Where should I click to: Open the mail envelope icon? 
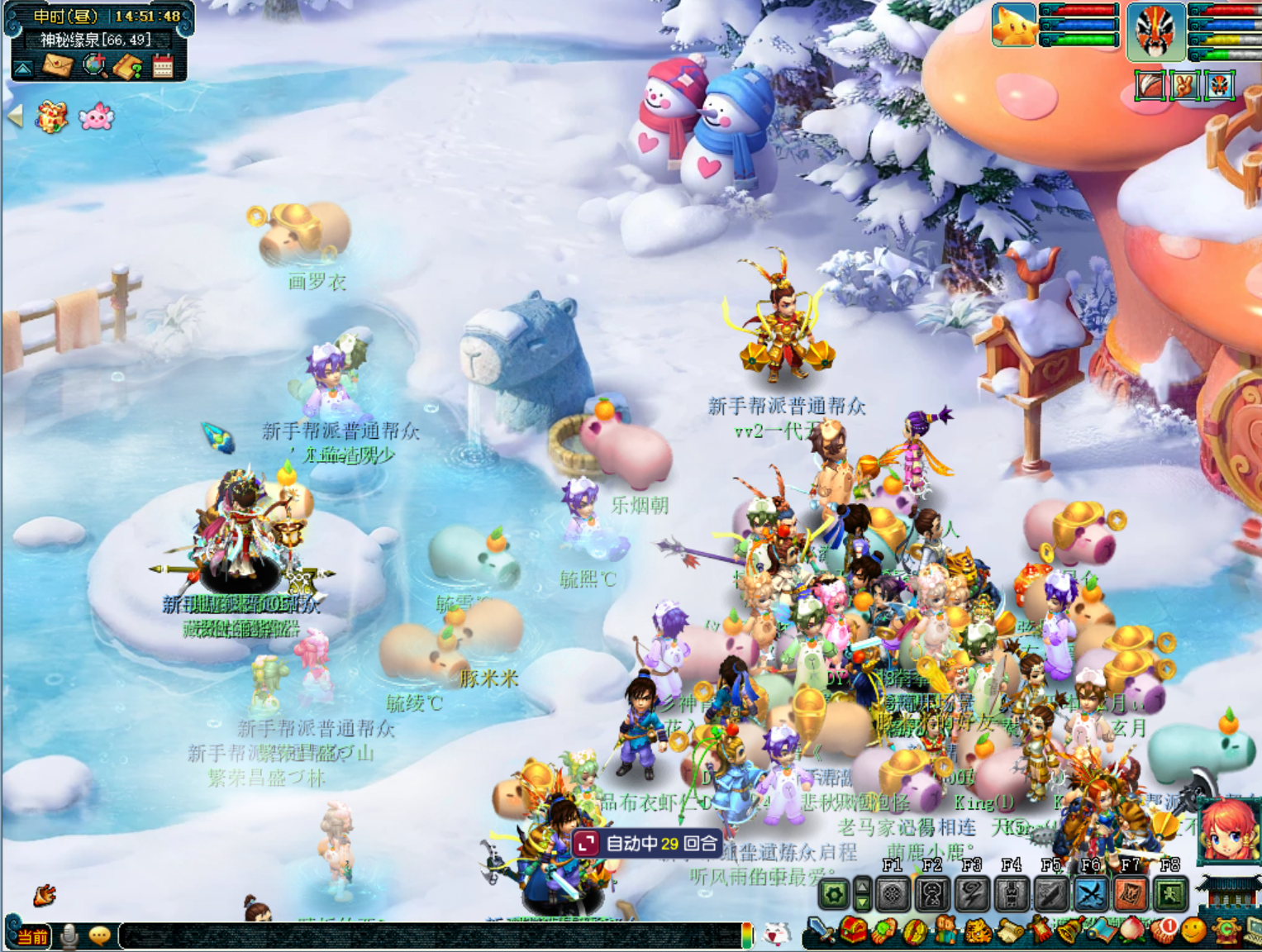[x=58, y=64]
